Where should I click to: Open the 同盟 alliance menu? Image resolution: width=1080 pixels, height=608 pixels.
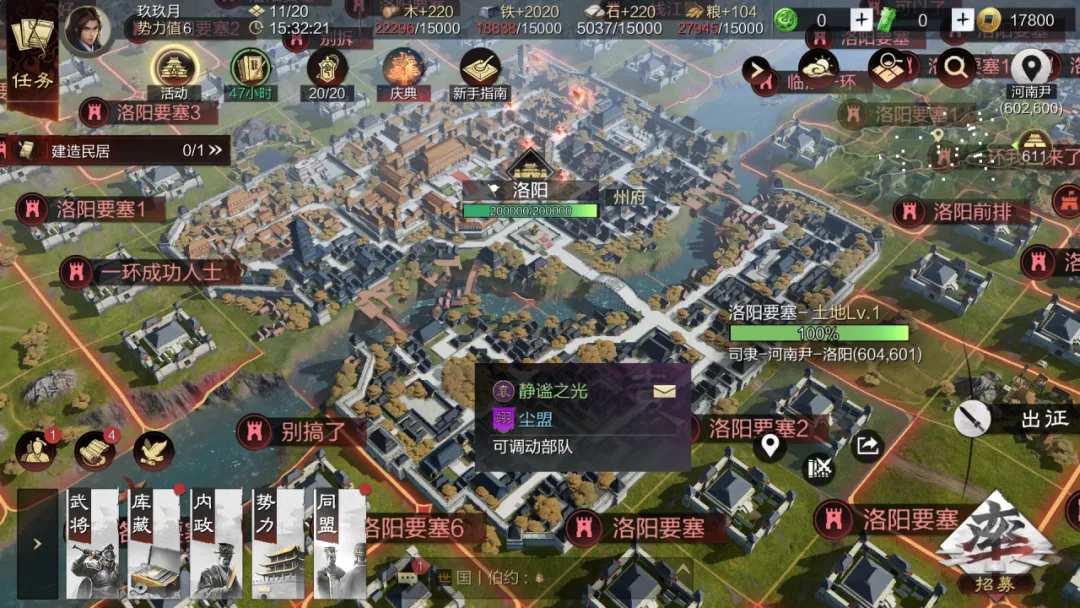tap(340, 544)
